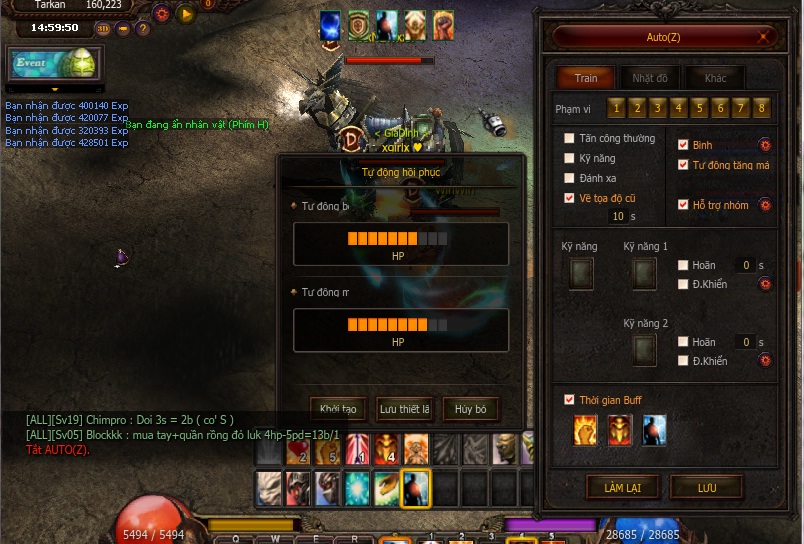
Task: Open help with the question mark icon
Action: (142, 28)
